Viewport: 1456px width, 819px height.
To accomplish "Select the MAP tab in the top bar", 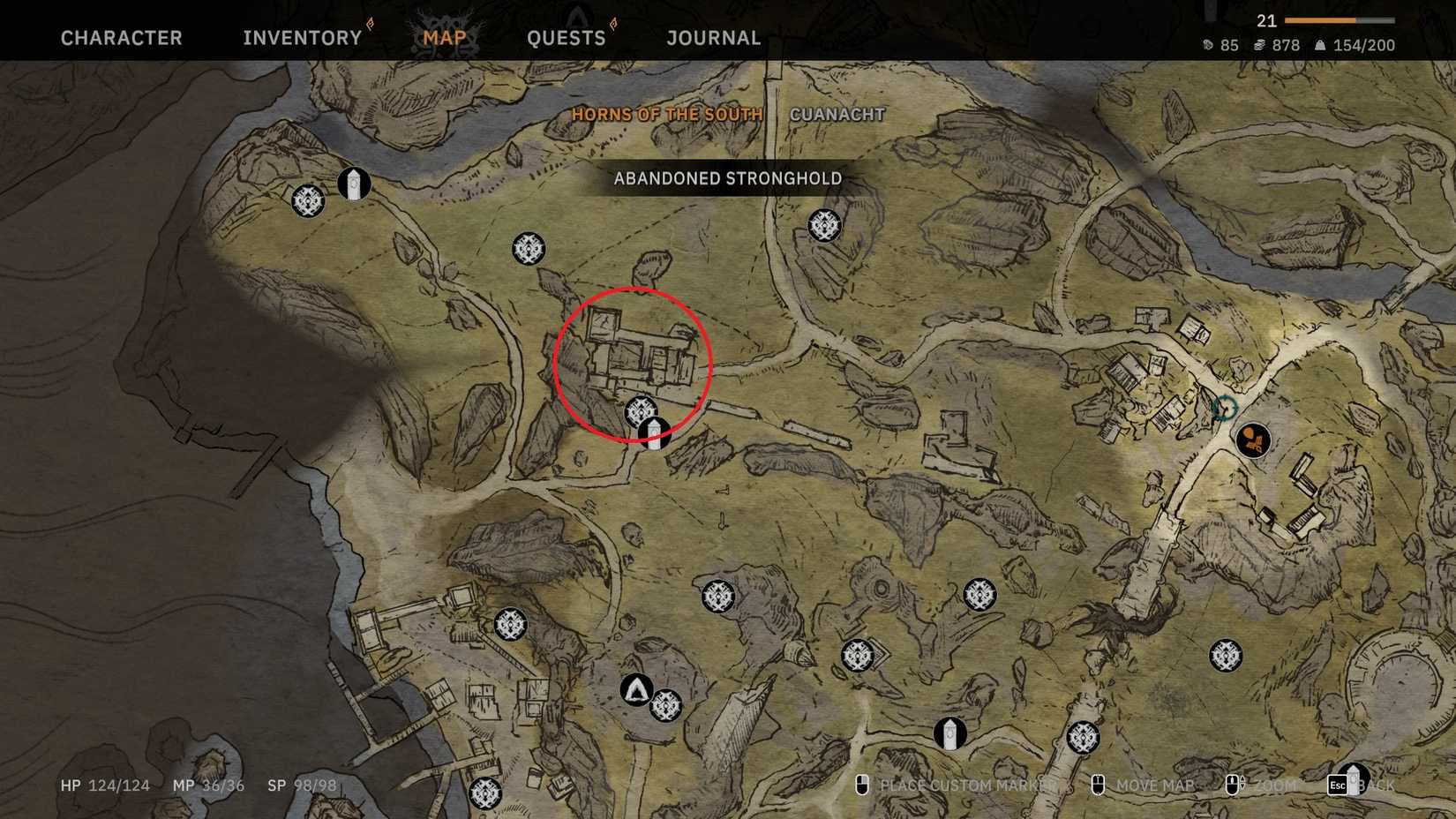I will pos(444,37).
